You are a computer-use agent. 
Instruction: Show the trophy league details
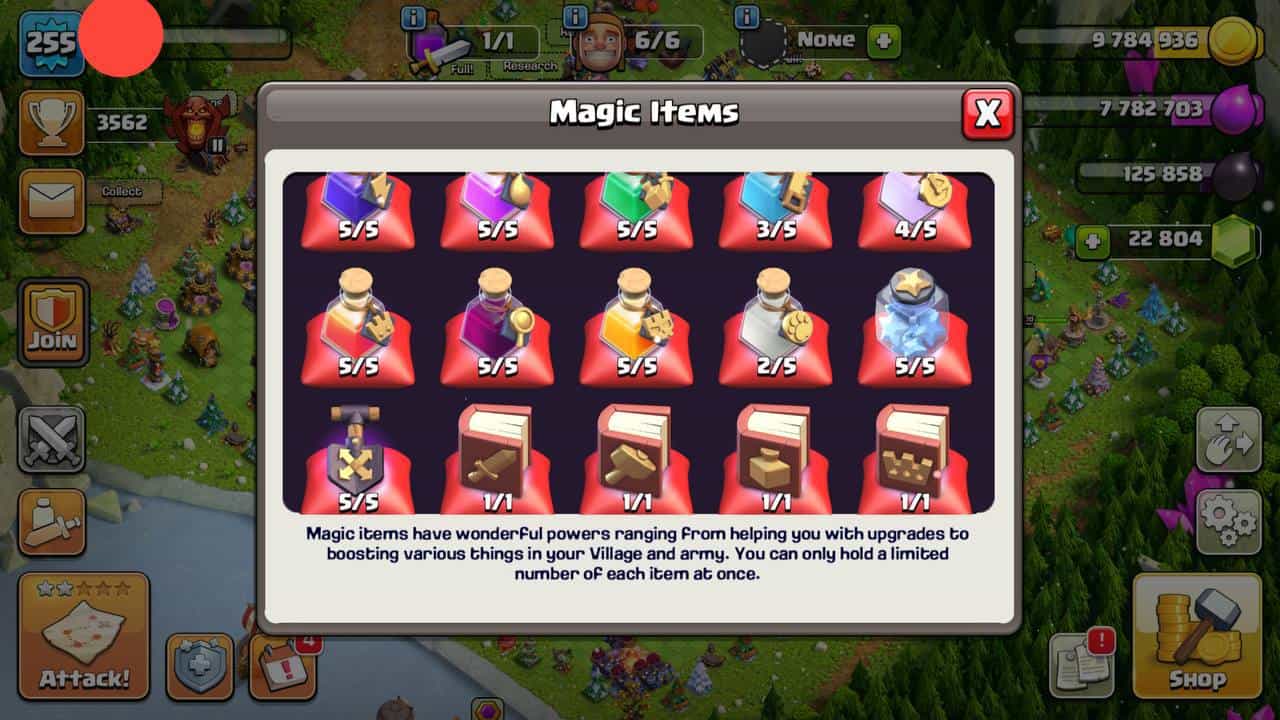pos(52,123)
